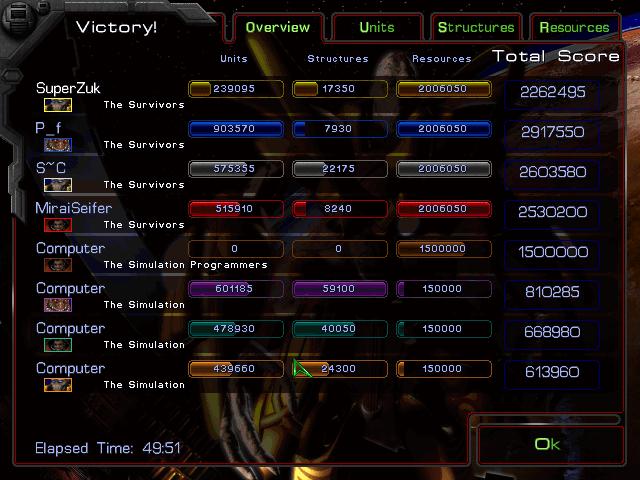Screen dimensions: 640x480
Task: Click the S~C player name
Action: point(52,168)
